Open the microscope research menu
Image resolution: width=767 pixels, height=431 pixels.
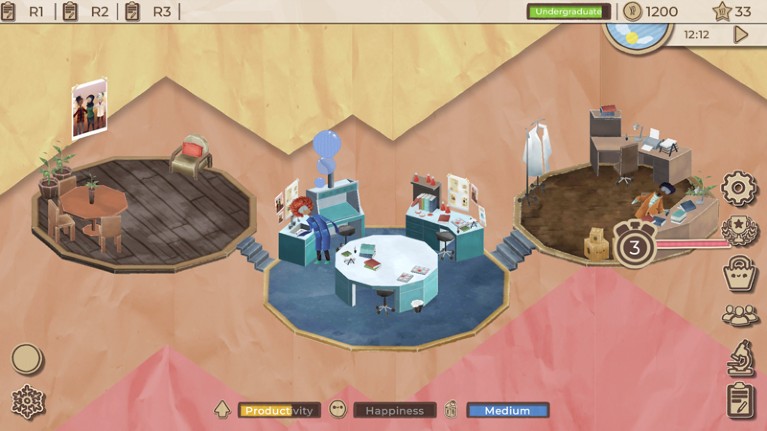[x=740, y=357]
